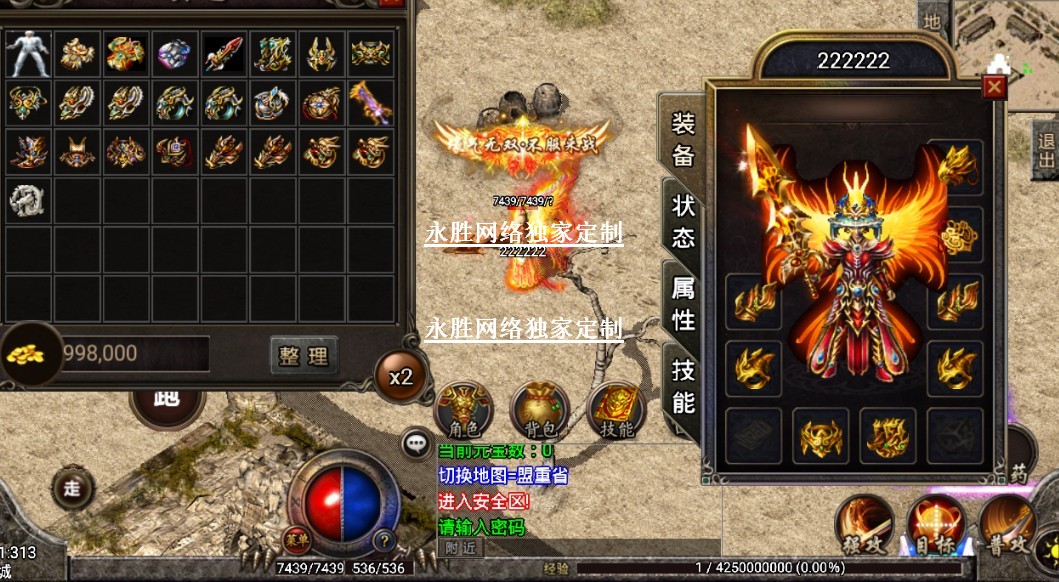Select the white dragon ornament in the bag
Screen dimensions: 1059x582
[x=29, y=200]
